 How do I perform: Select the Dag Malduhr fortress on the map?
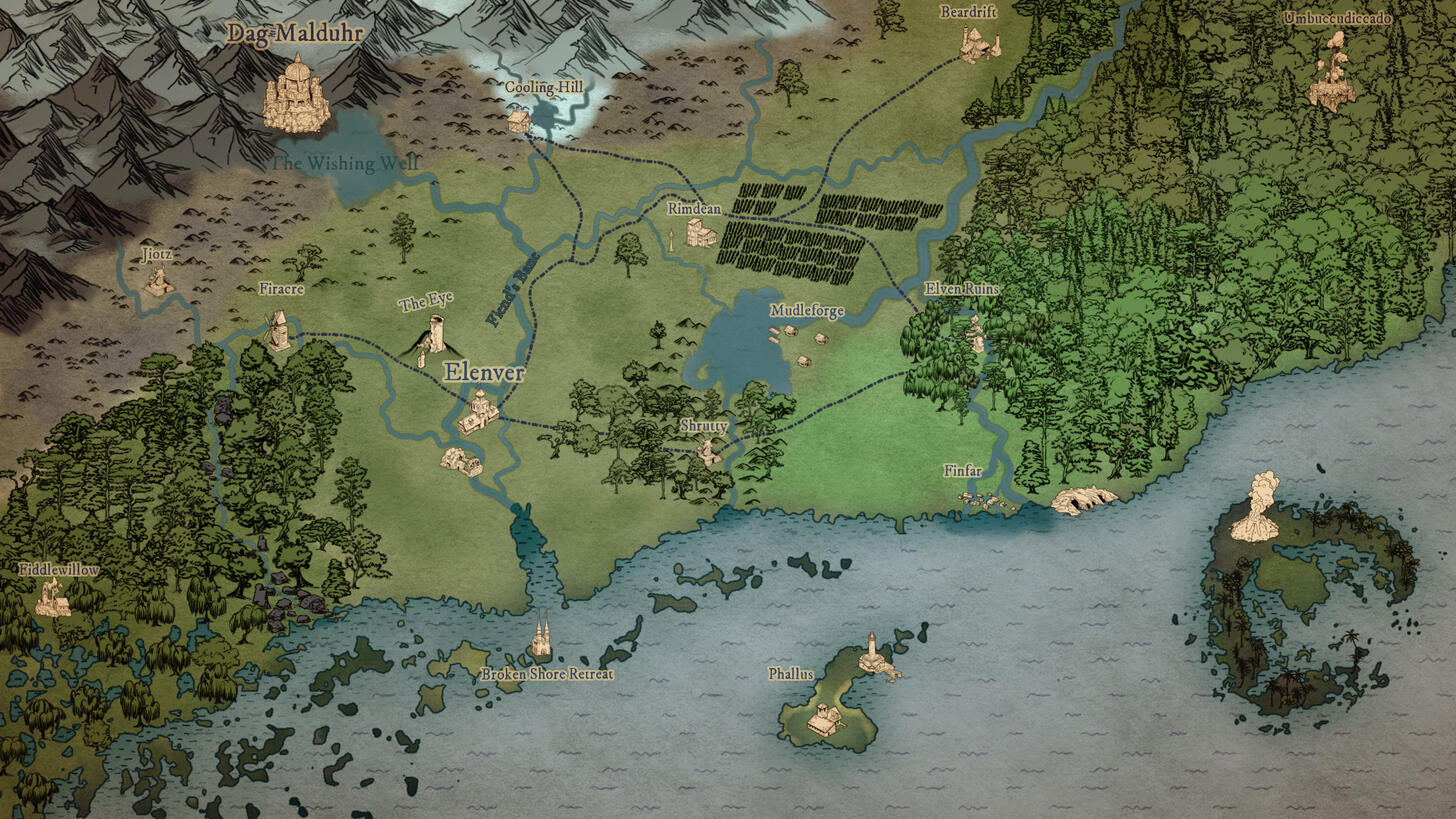click(x=296, y=95)
